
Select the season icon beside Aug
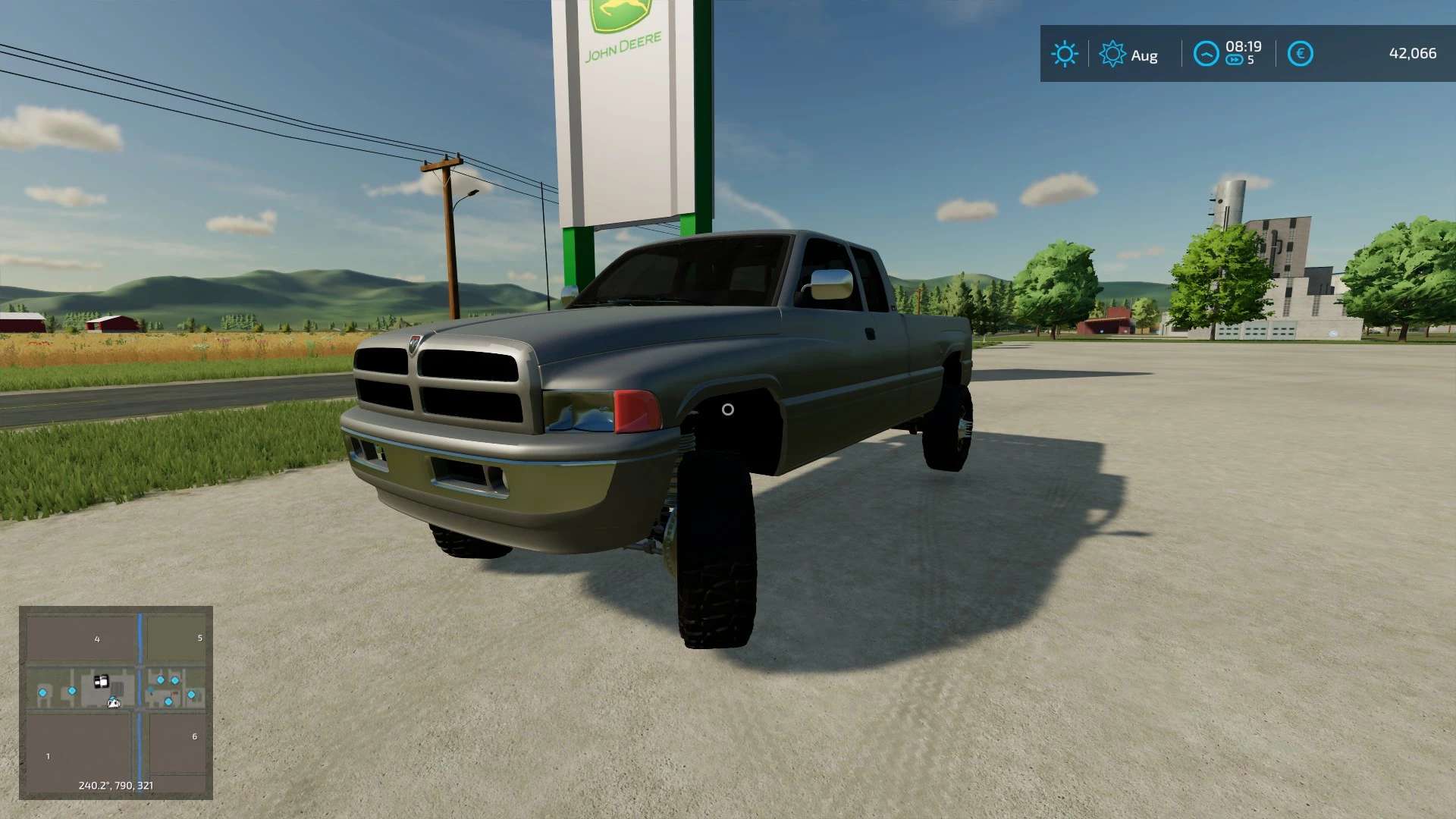[x=1112, y=54]
